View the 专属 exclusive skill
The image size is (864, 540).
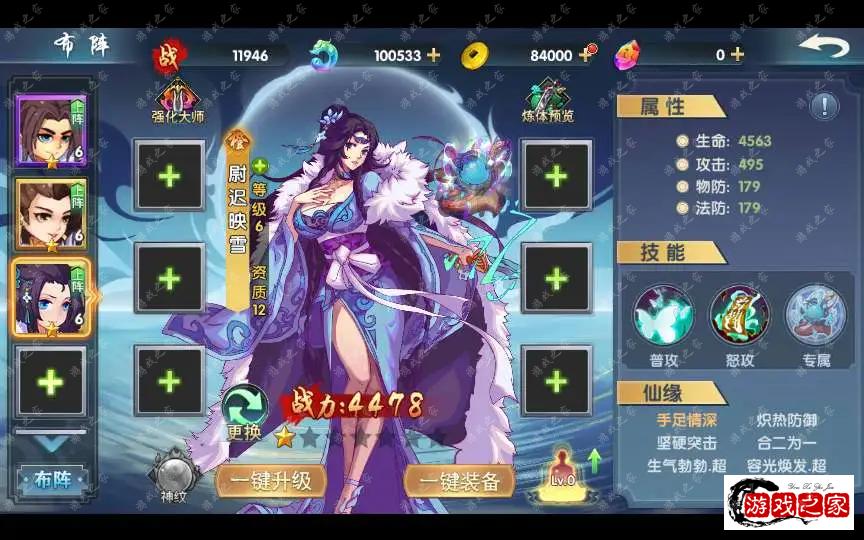click(x=815, y=314)
